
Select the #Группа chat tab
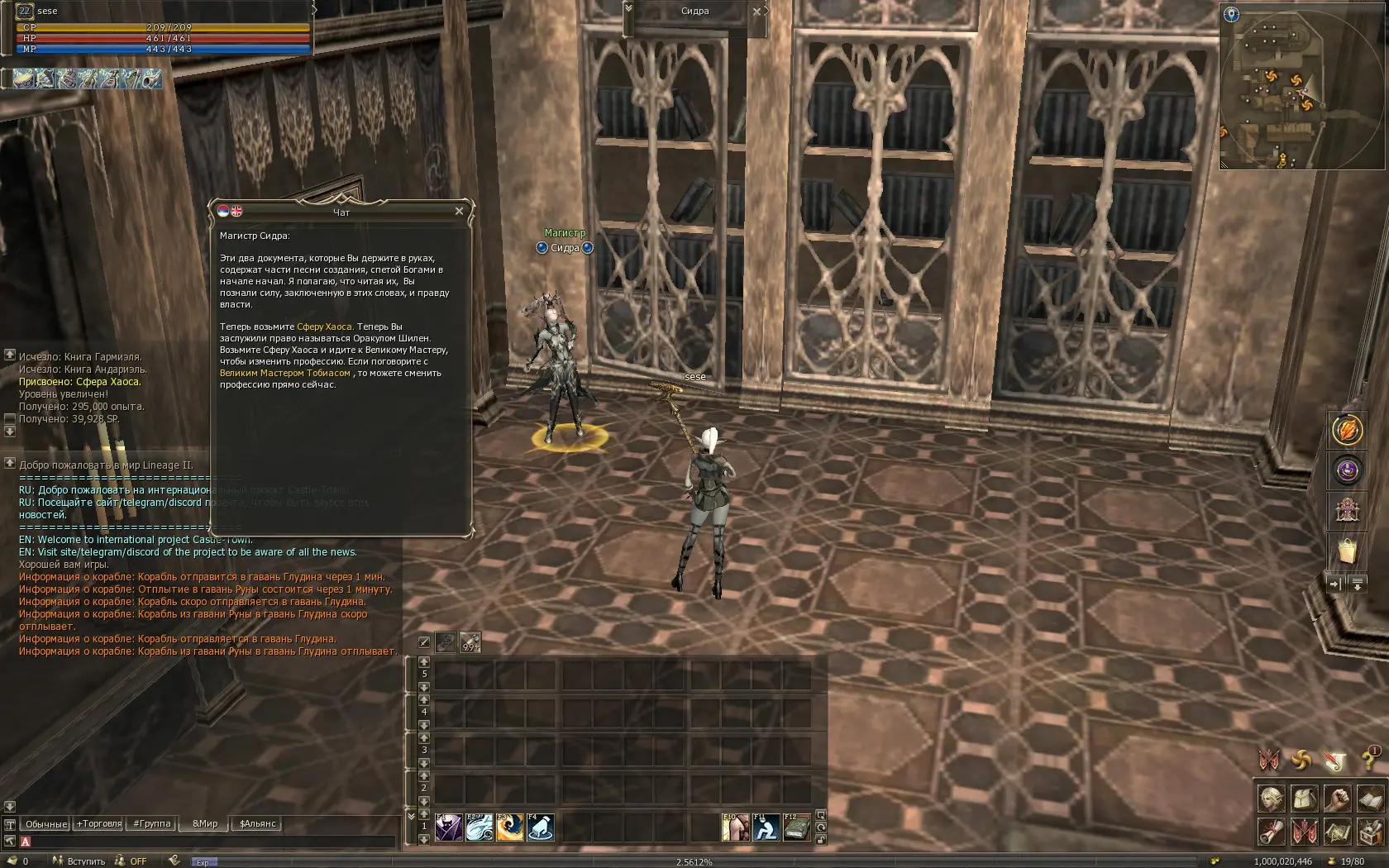pos(152,824)
